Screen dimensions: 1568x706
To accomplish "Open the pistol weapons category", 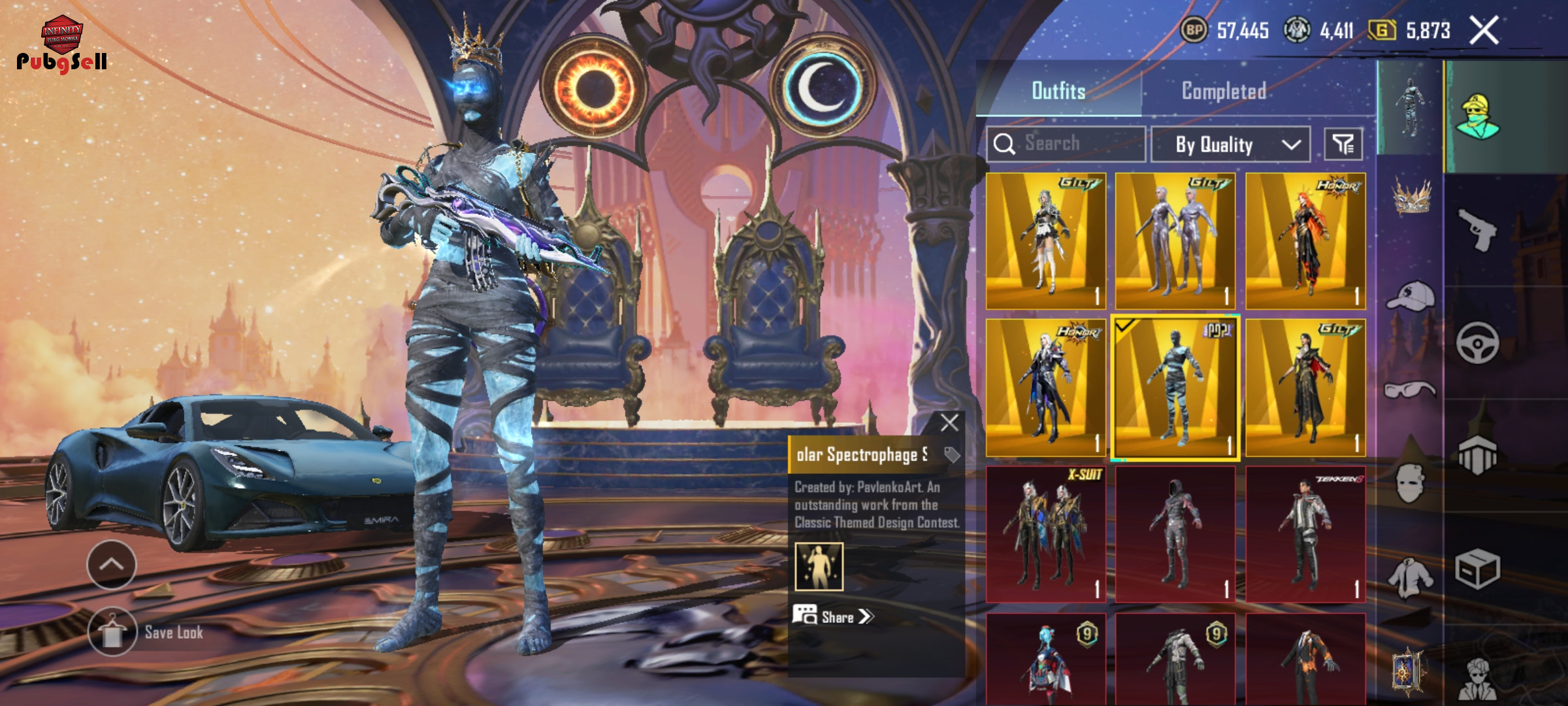I will (x=1477, y=229).
